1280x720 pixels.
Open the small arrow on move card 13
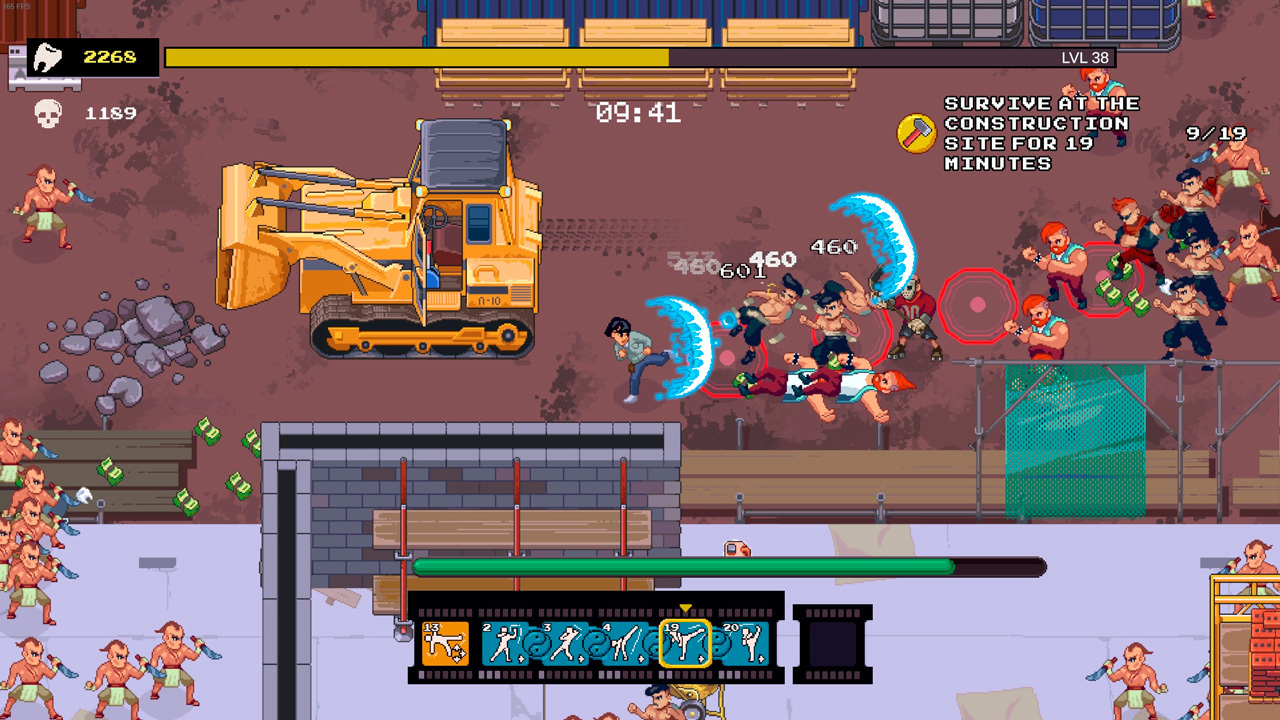[462, 655]
